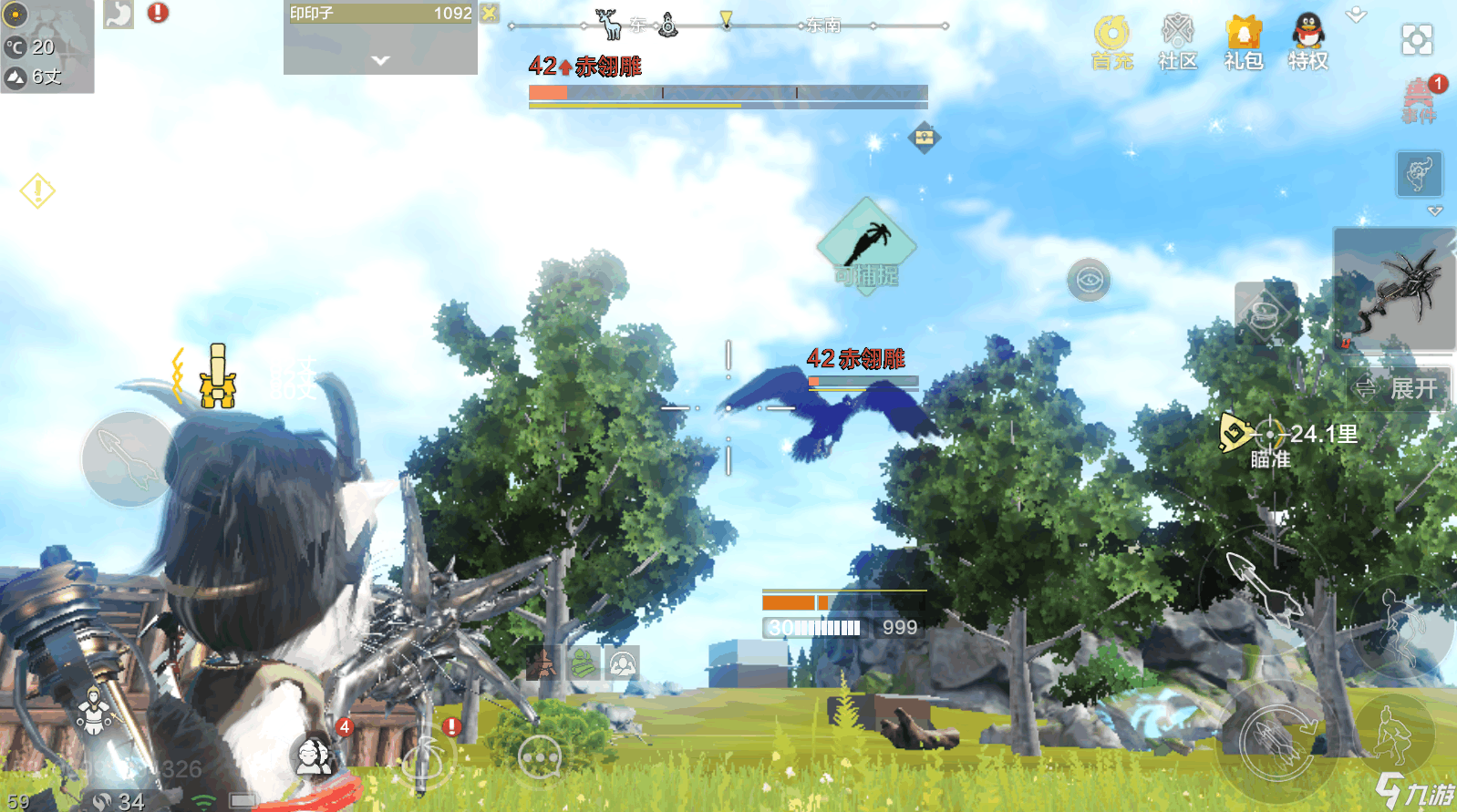The height and width of the screenshot is (812, 1457).
Task: Expand the 印印子 panel dropdown arrow
Action: click(x=380, y=60)
